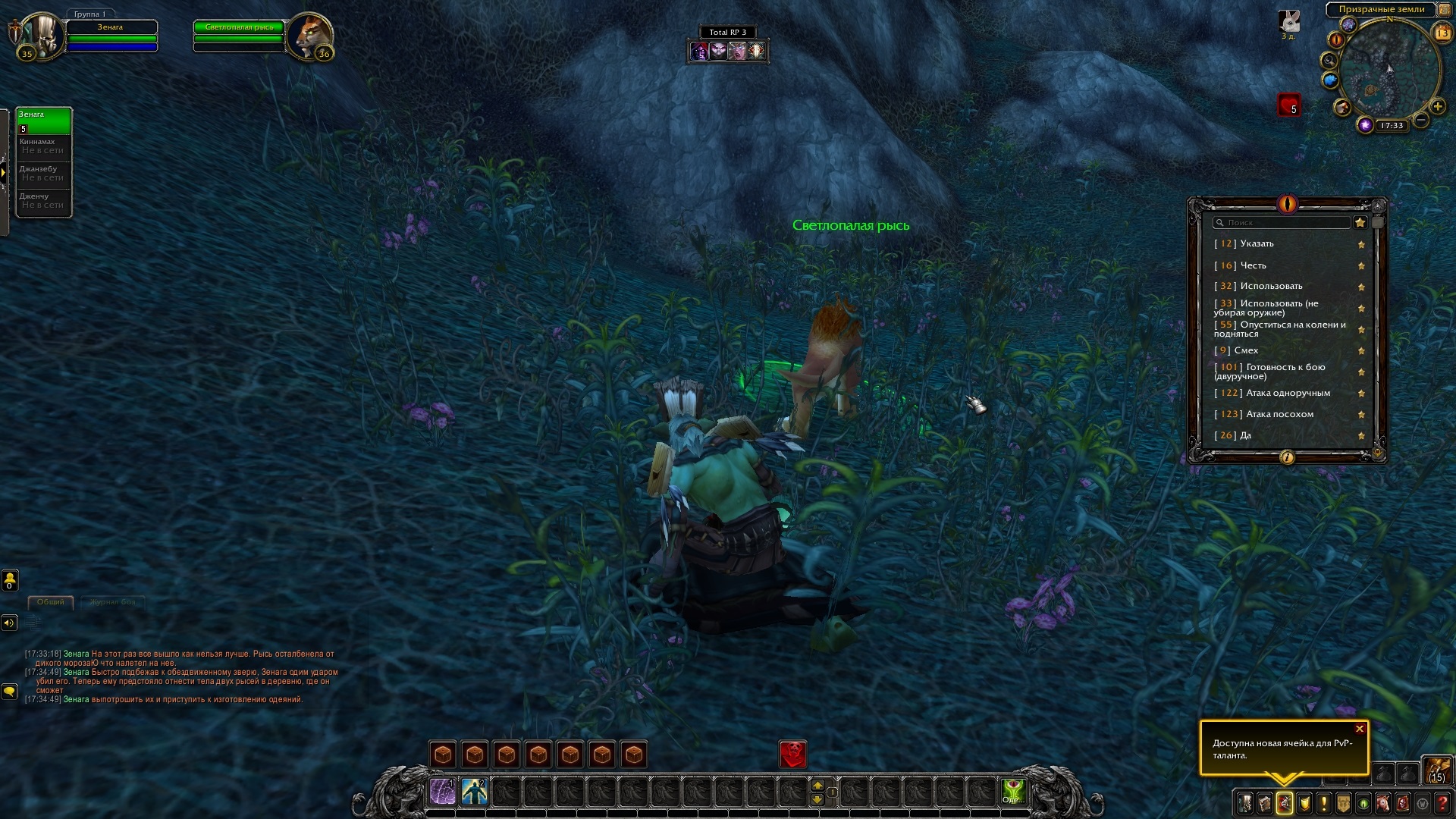1456x819 pixels.
Task: Open the mounts collection horse icon
Action: click(1382, 803)
